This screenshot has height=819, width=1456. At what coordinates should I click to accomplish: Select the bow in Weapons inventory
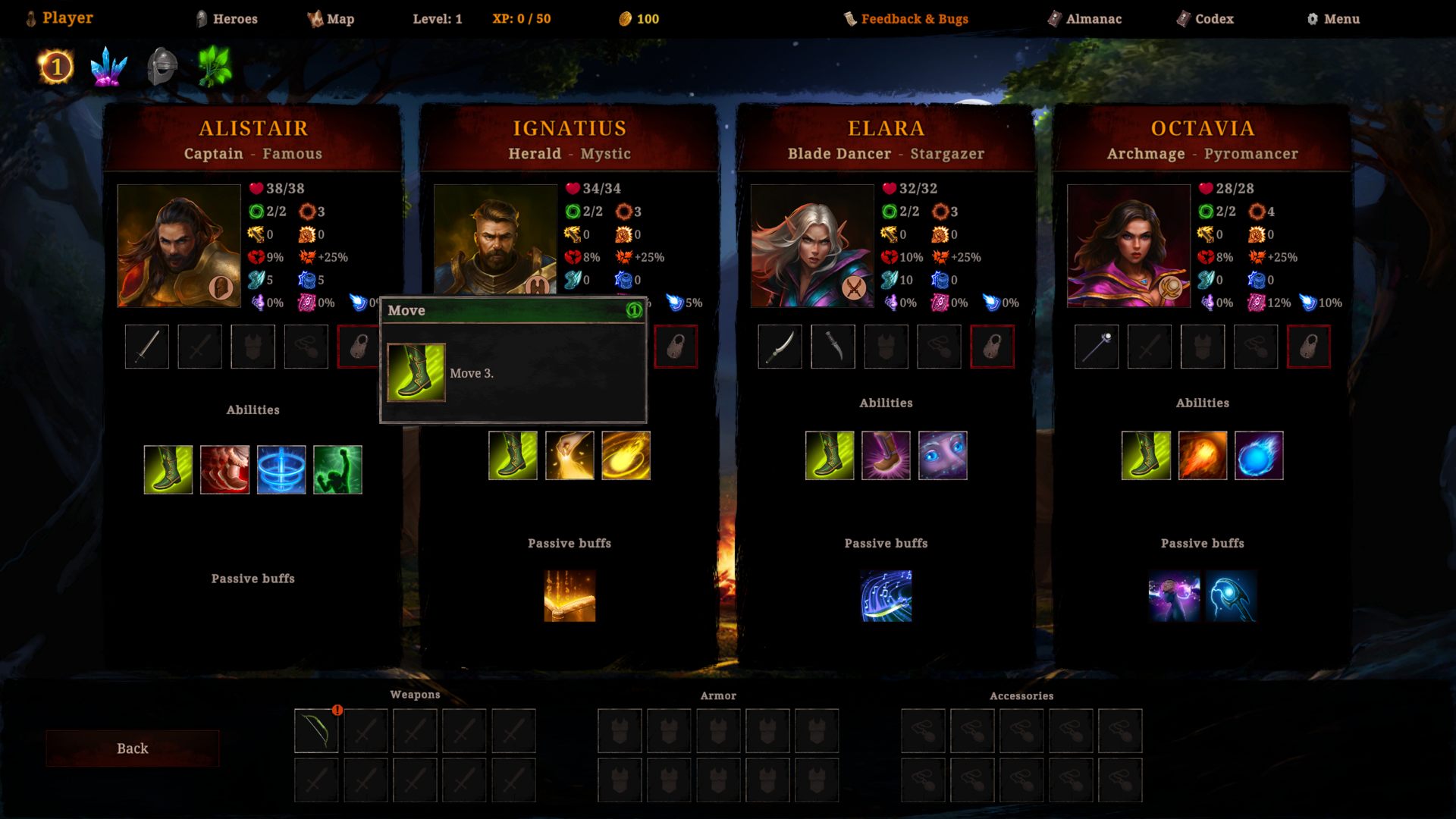316,731
